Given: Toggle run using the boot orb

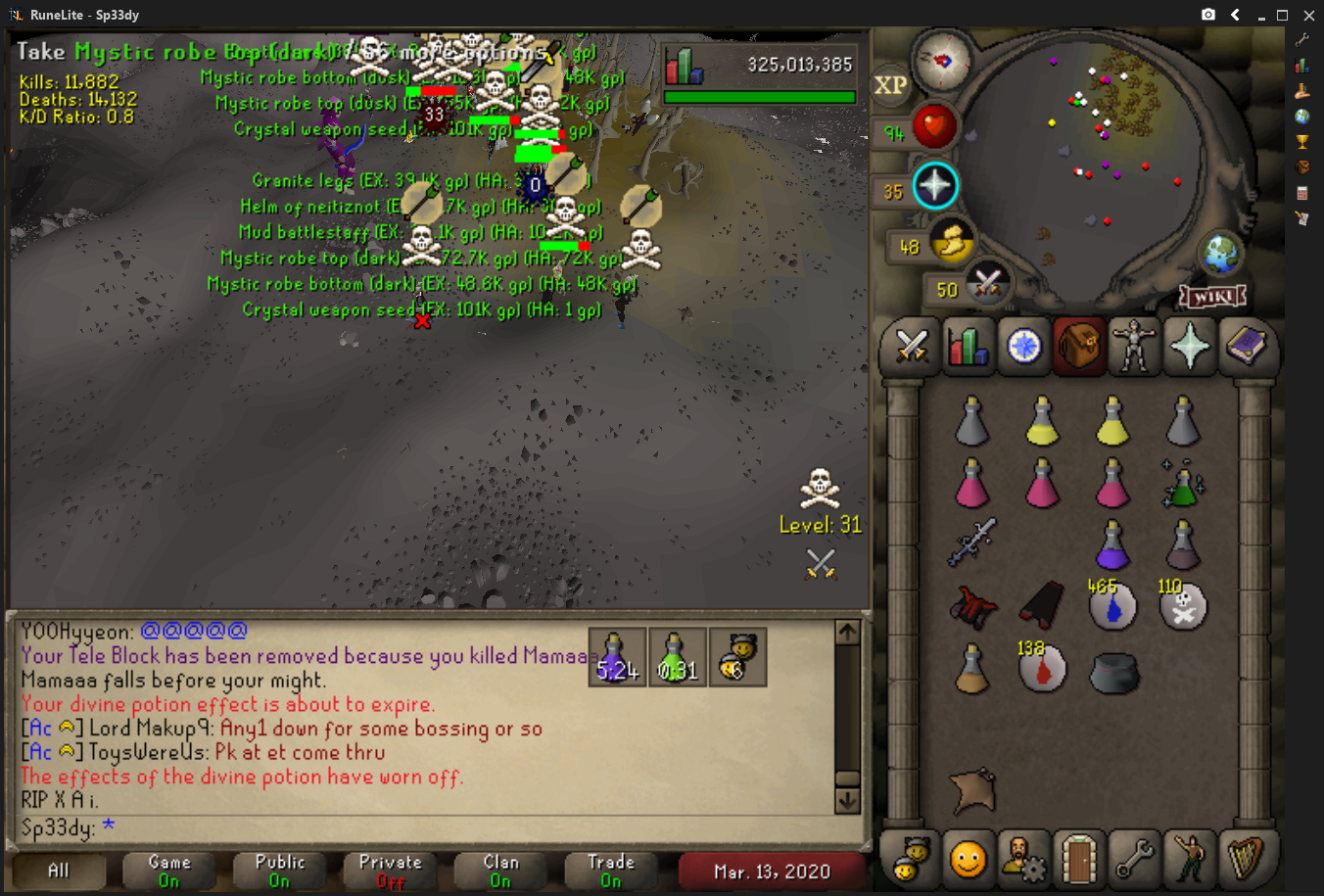Looking at the screenshot, I should pyautogui.click(x=950, y=242).
